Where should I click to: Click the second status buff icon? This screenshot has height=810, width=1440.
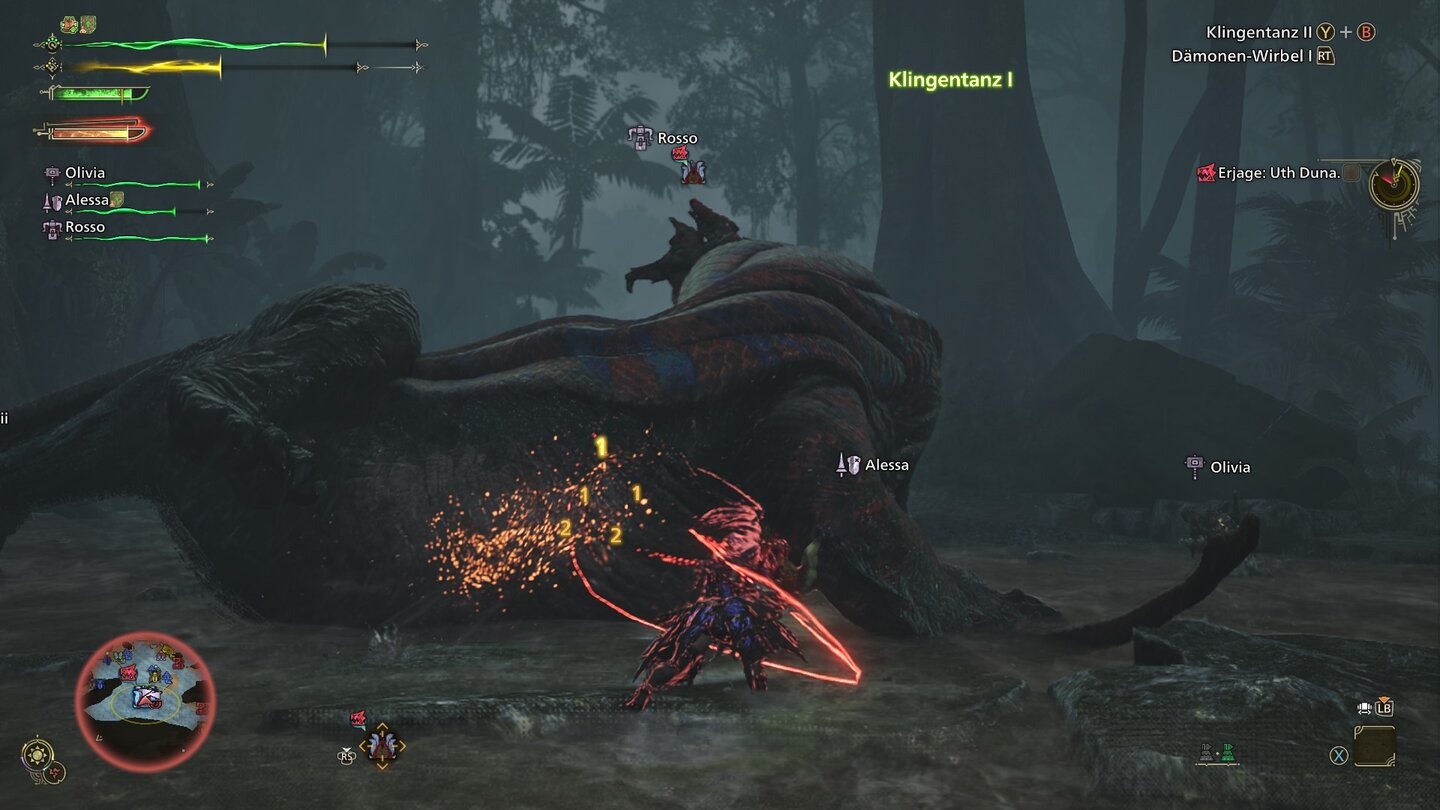coord(88,24)
